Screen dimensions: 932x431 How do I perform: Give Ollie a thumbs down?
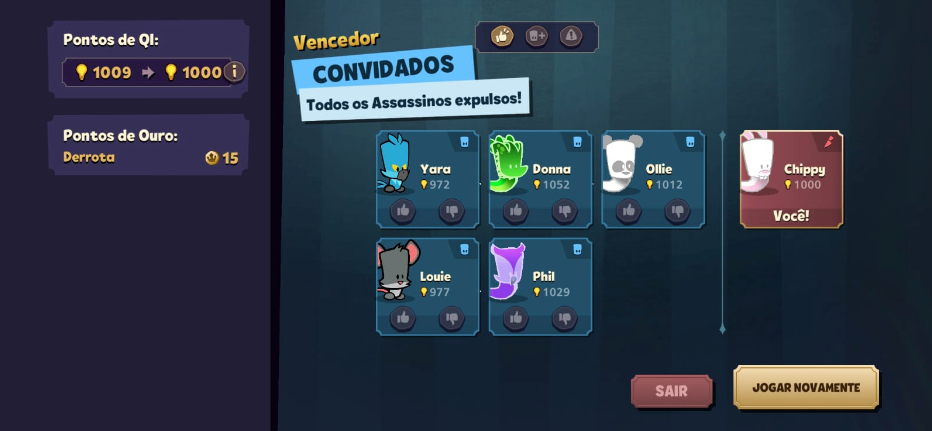[678, 211]
